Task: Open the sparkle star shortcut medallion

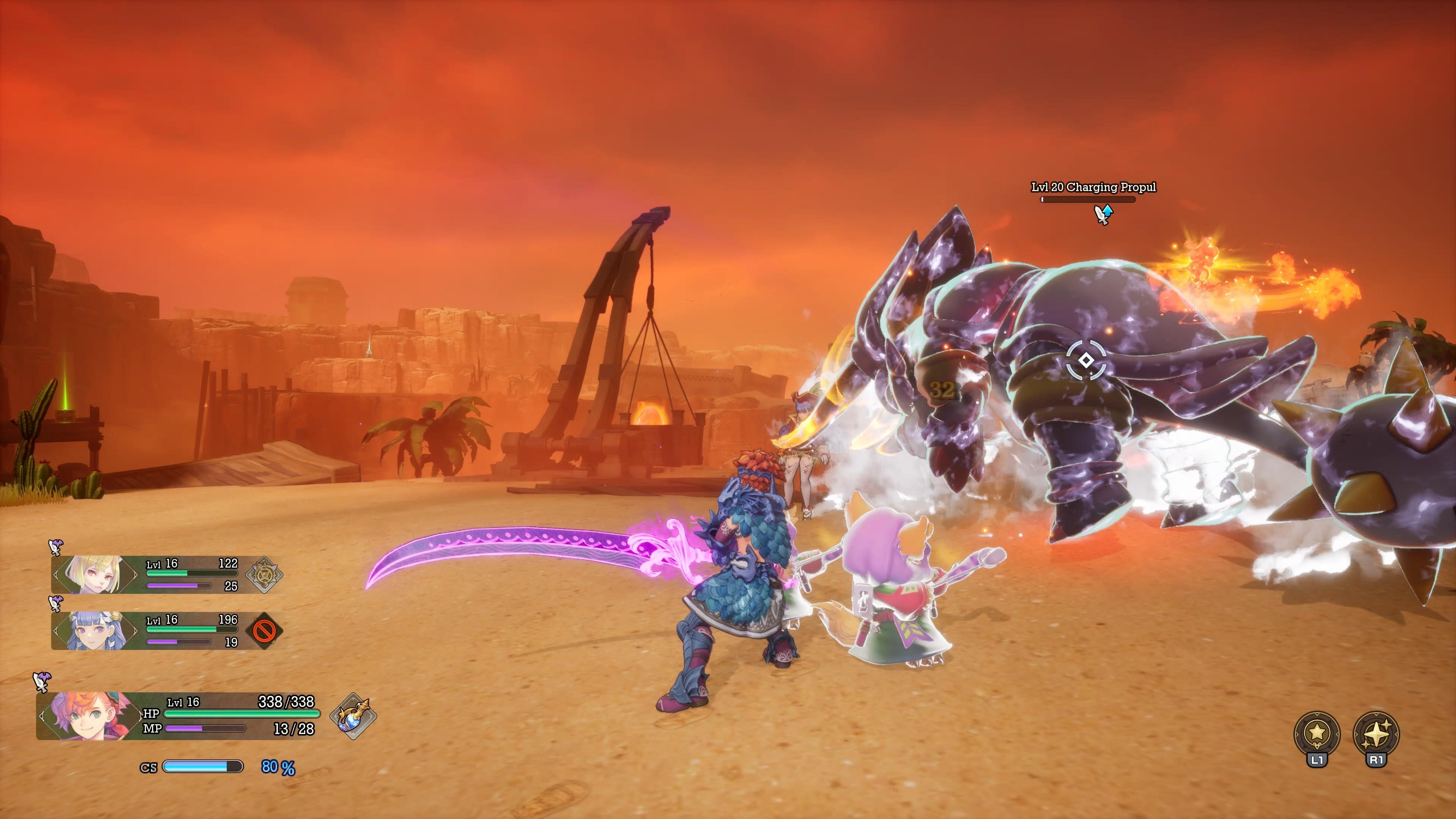Action: 1376,733
